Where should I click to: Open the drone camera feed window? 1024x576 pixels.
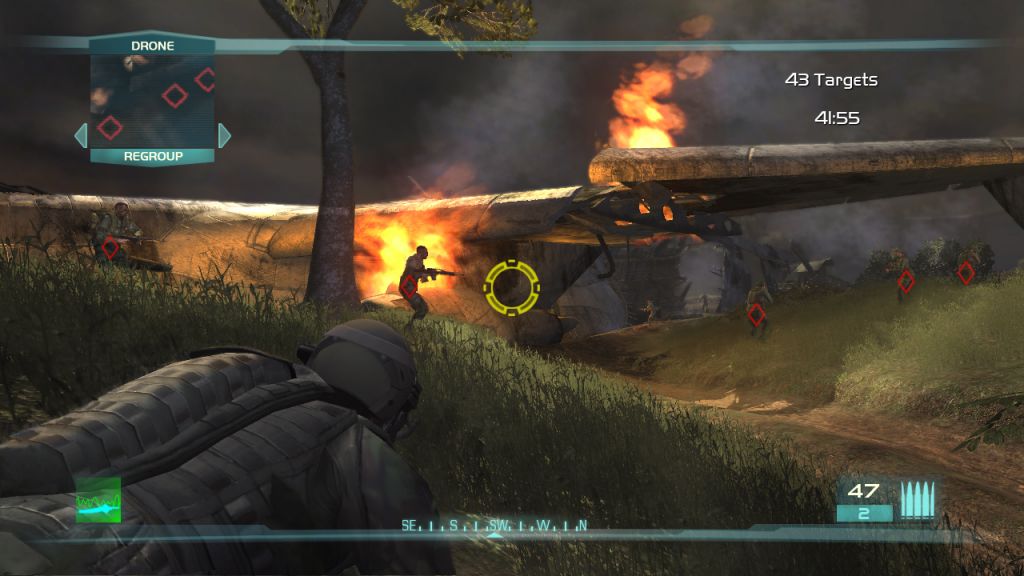(152, 100)
